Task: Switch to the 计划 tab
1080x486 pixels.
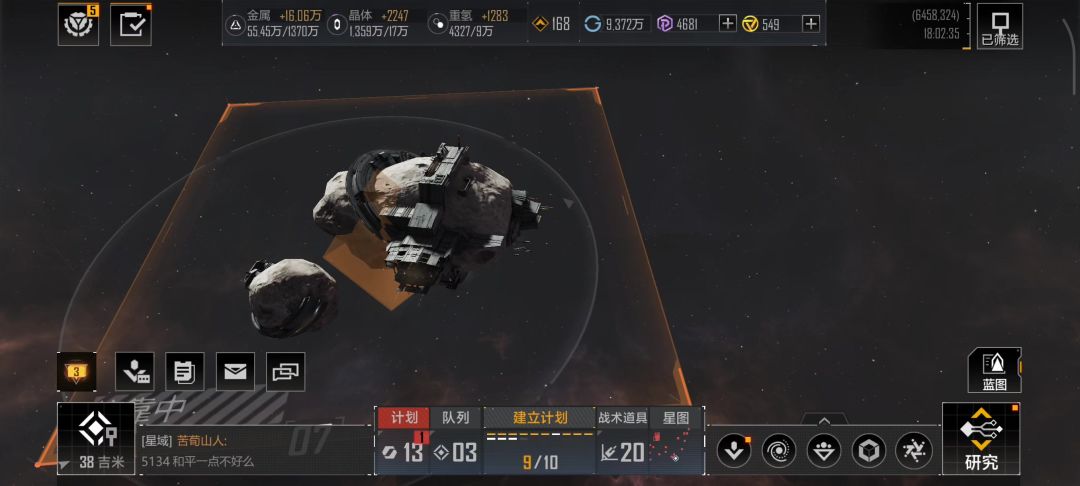Action: click(x=404, y=418)
